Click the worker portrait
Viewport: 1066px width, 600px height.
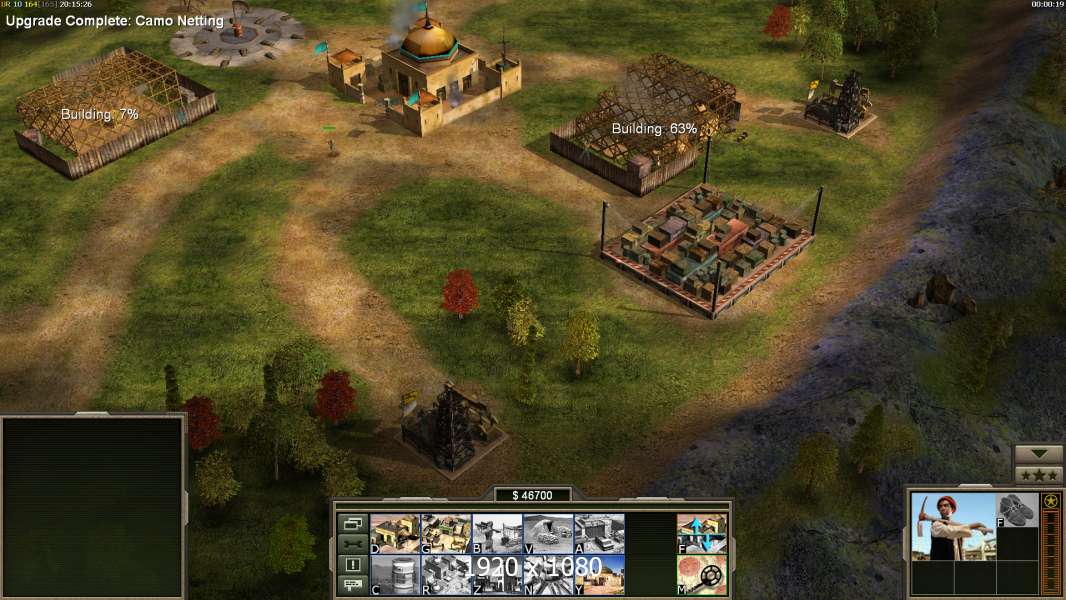tap(952, 526)
